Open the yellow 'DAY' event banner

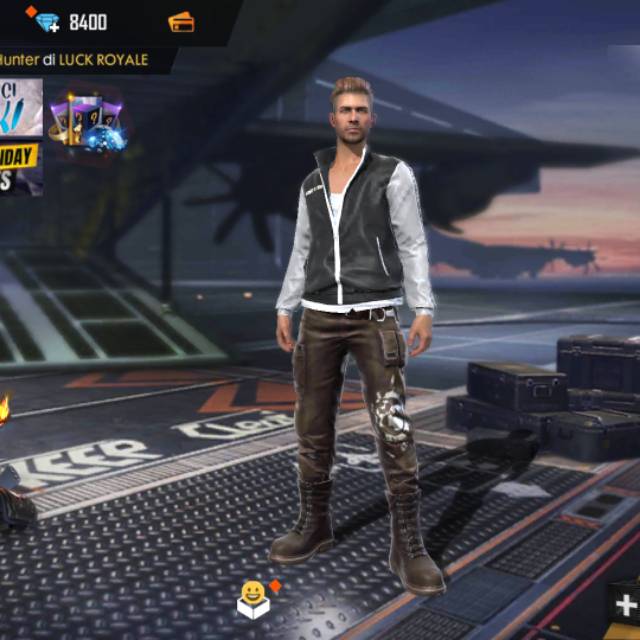click(20, 166)
